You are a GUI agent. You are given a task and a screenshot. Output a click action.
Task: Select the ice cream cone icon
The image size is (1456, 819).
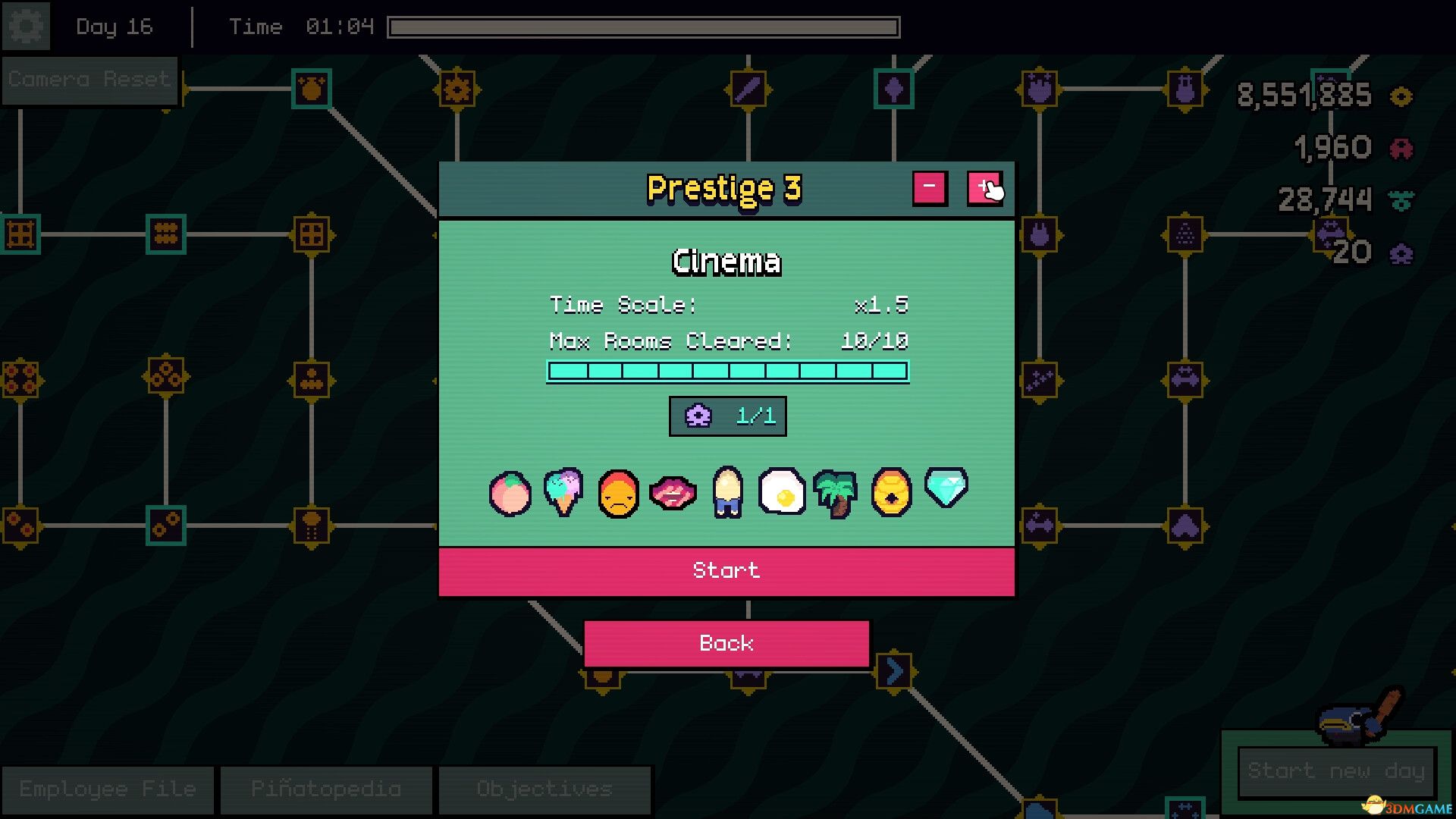563,492
